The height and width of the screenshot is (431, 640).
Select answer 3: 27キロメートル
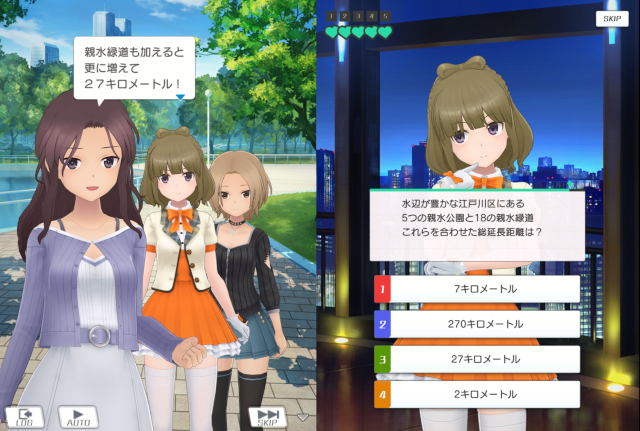click(476, 359)
